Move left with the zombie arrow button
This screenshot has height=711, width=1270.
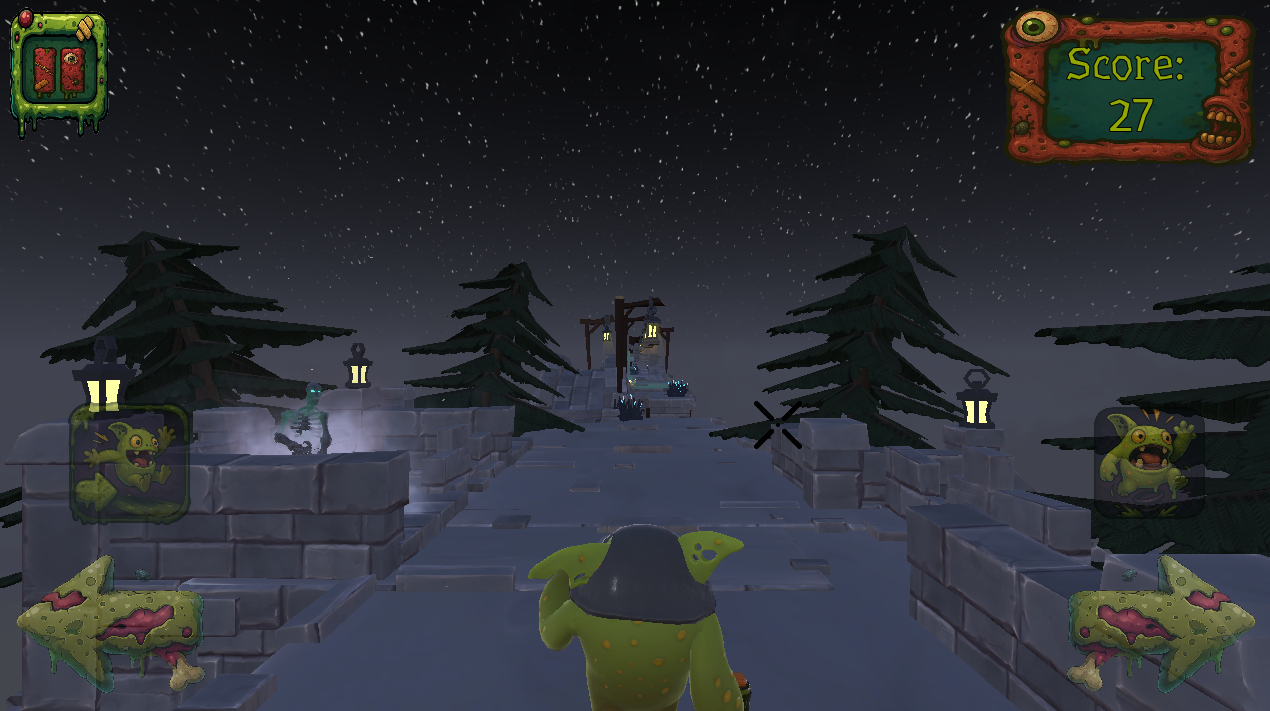click(110, 622)
